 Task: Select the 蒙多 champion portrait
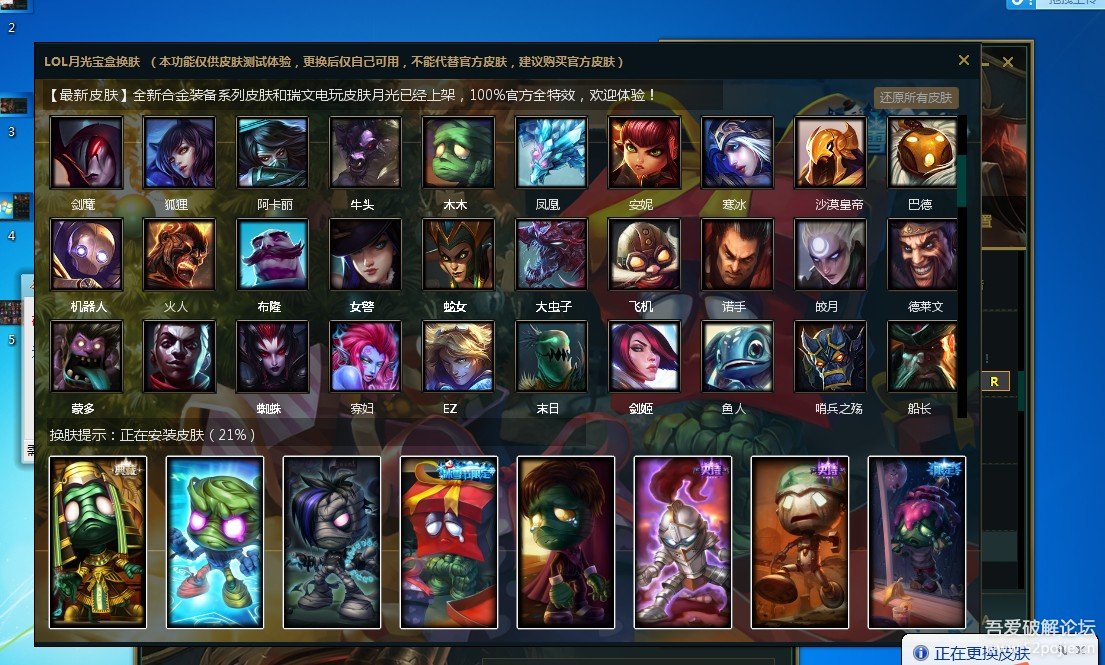(86, 356)
